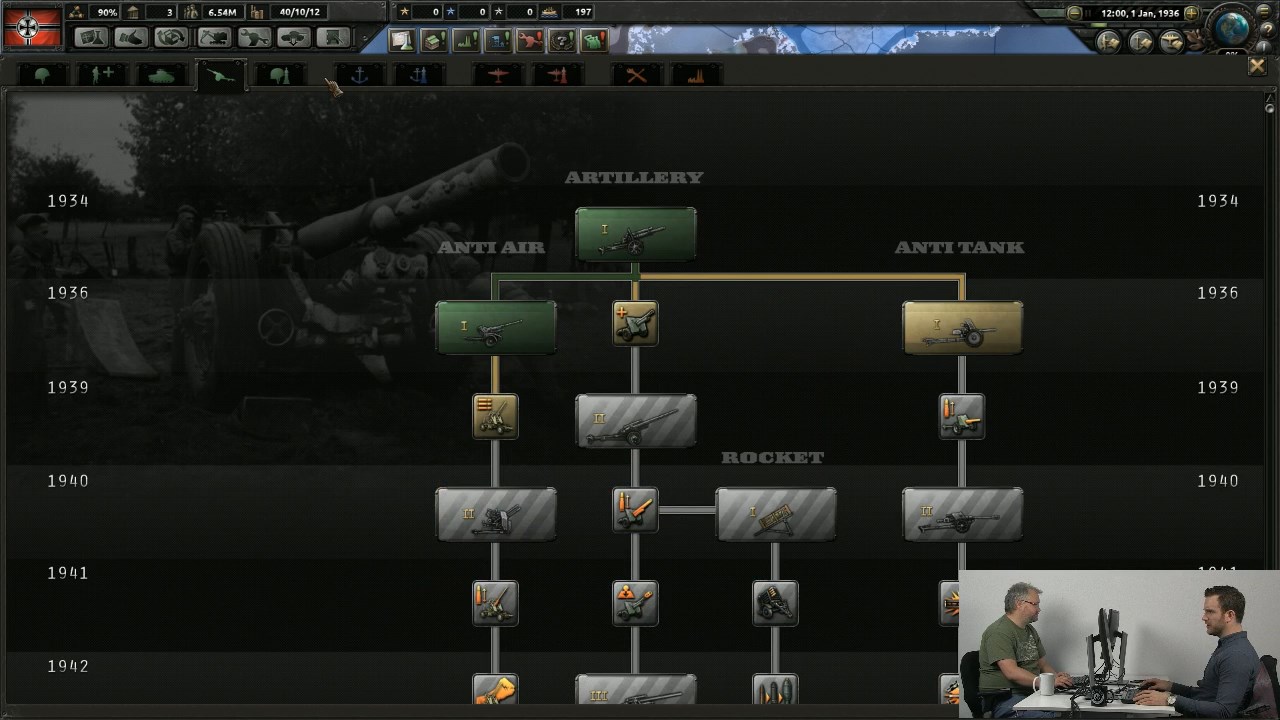1280x720 pixels.
Task: Switch to the crossed-swords Land Doctrine tab
Action: click(x=637, y=73)
